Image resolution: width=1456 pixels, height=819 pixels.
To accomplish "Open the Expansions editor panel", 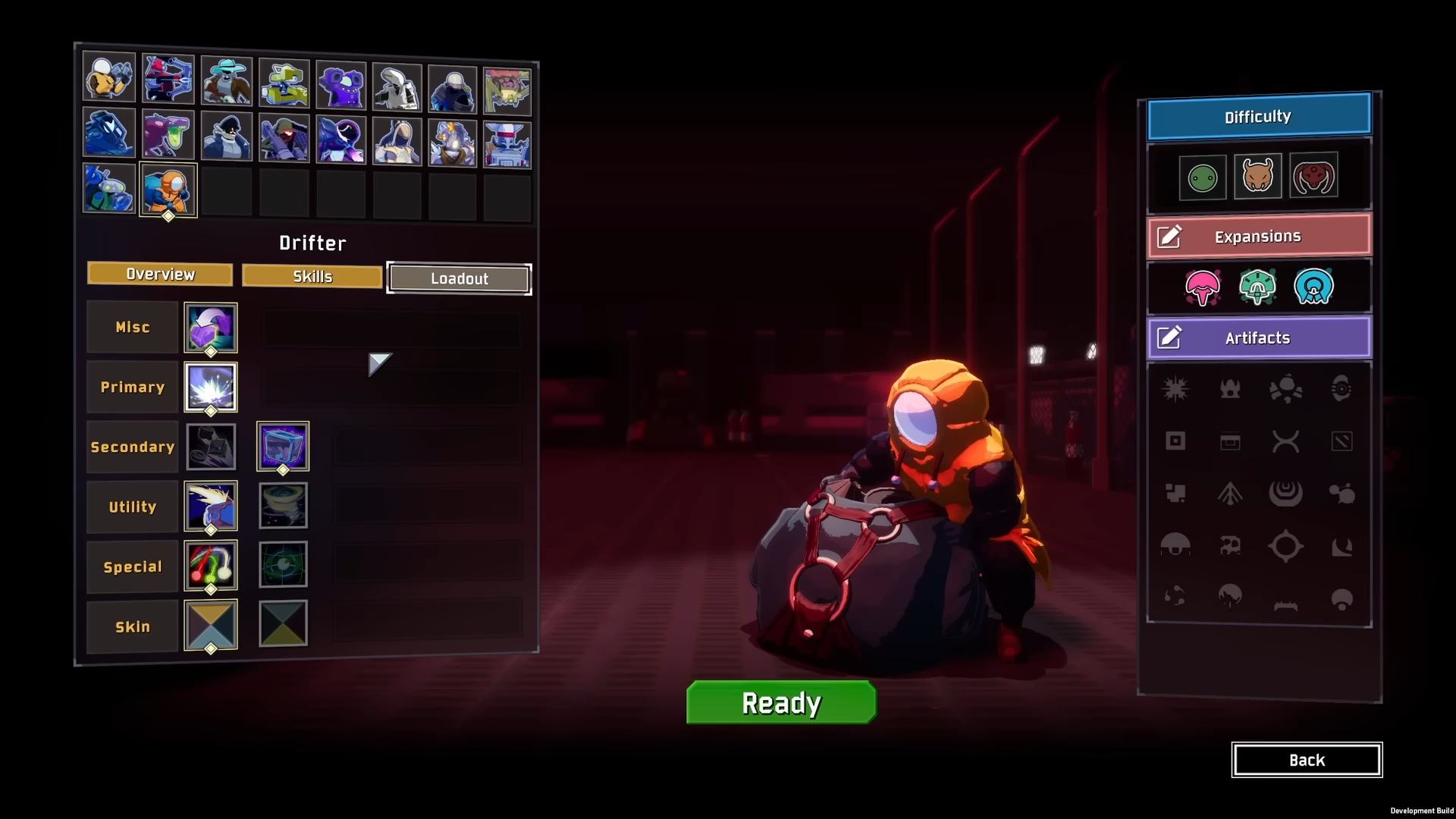I will tap(1257, 236).
